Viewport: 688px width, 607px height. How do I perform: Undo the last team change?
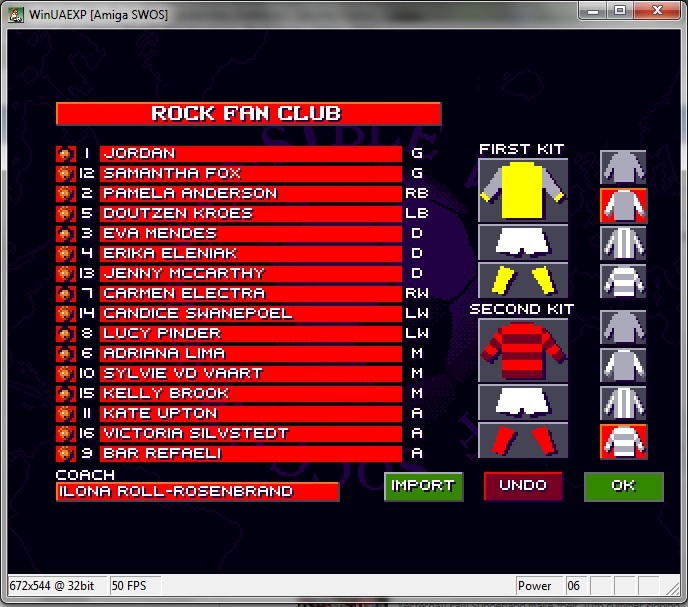523,486
